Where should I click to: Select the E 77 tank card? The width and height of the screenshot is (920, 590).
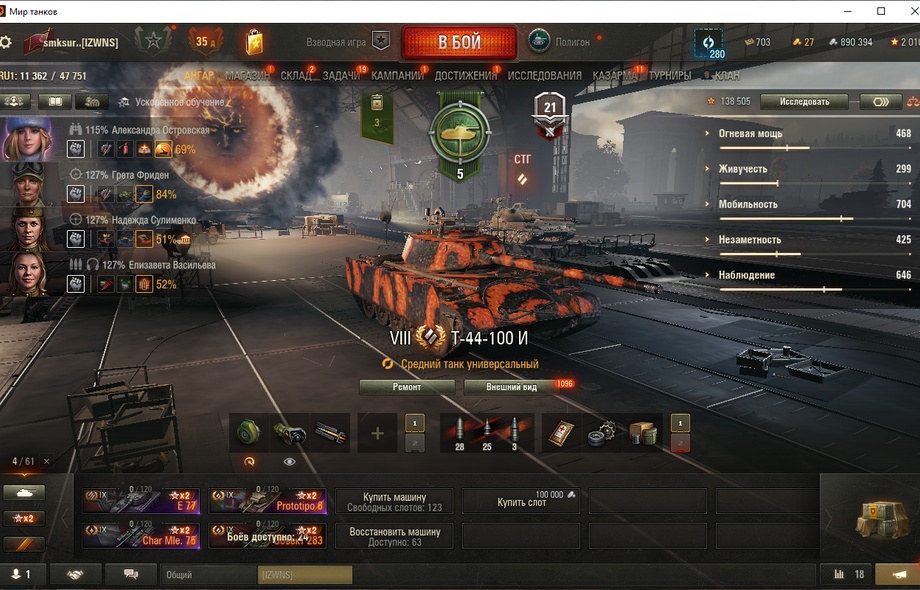(141, 501)
